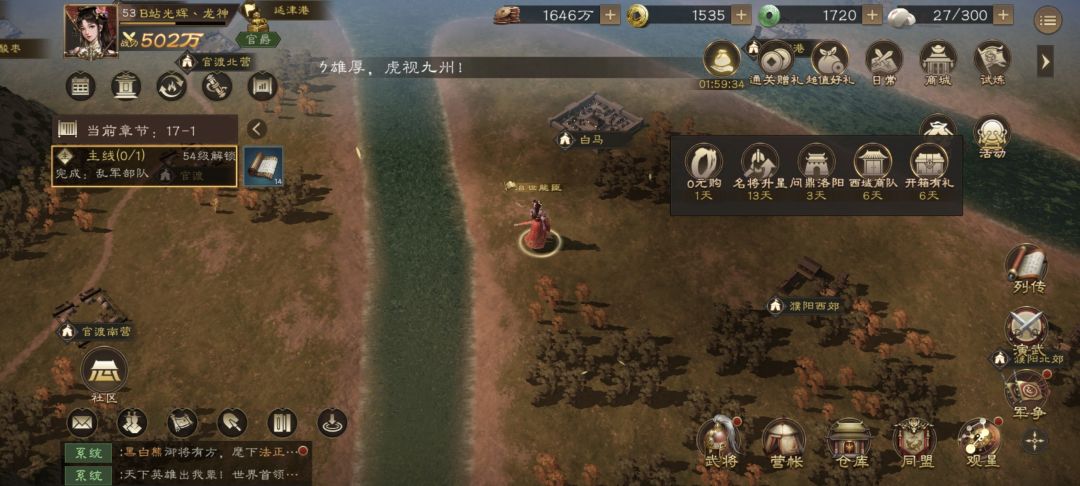Open the 武将 generals menu
This screenshot has width=1080, height=486.
coord(718,442)
